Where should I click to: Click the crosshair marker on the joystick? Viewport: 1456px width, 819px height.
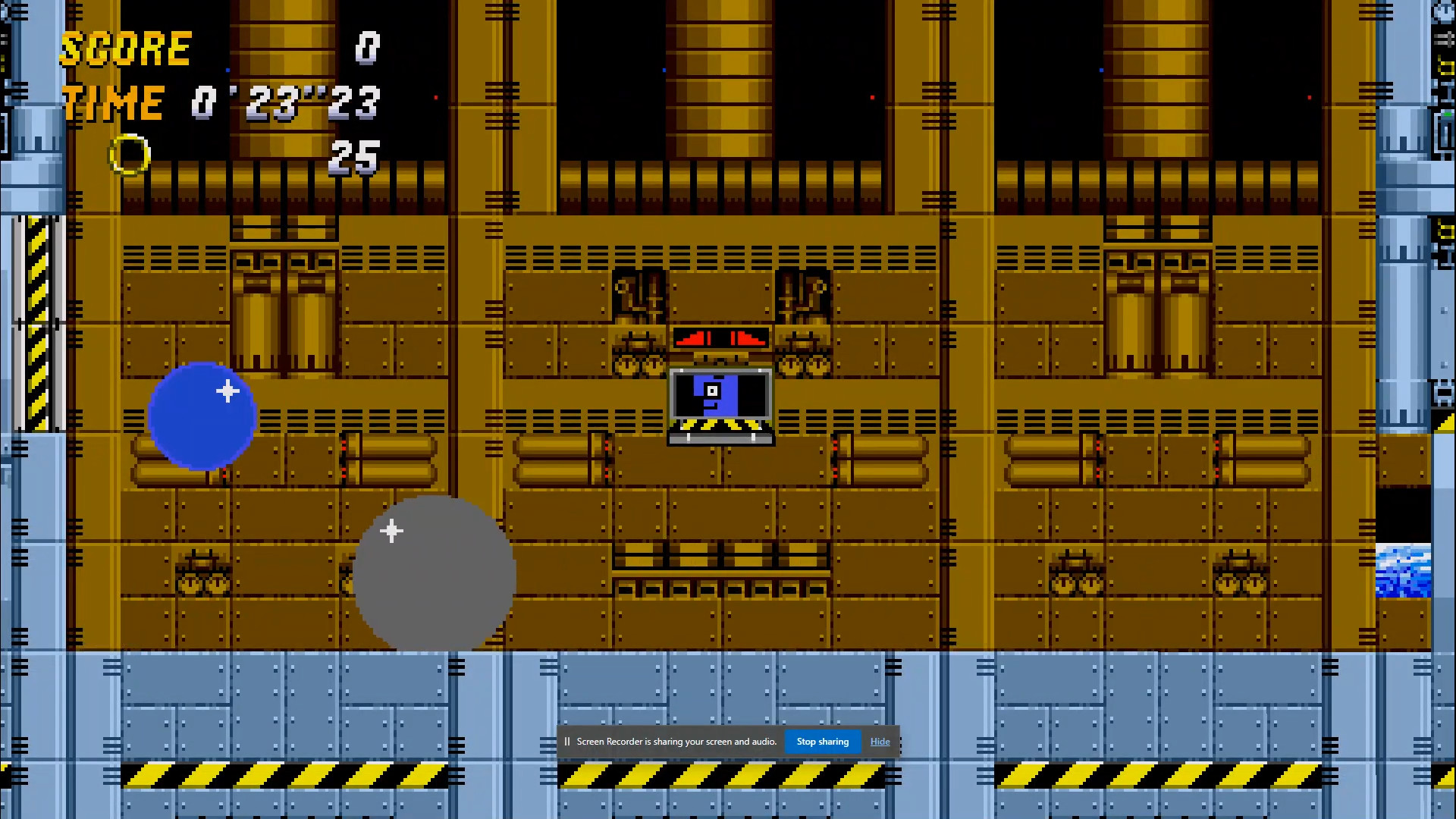click(228, 391)
